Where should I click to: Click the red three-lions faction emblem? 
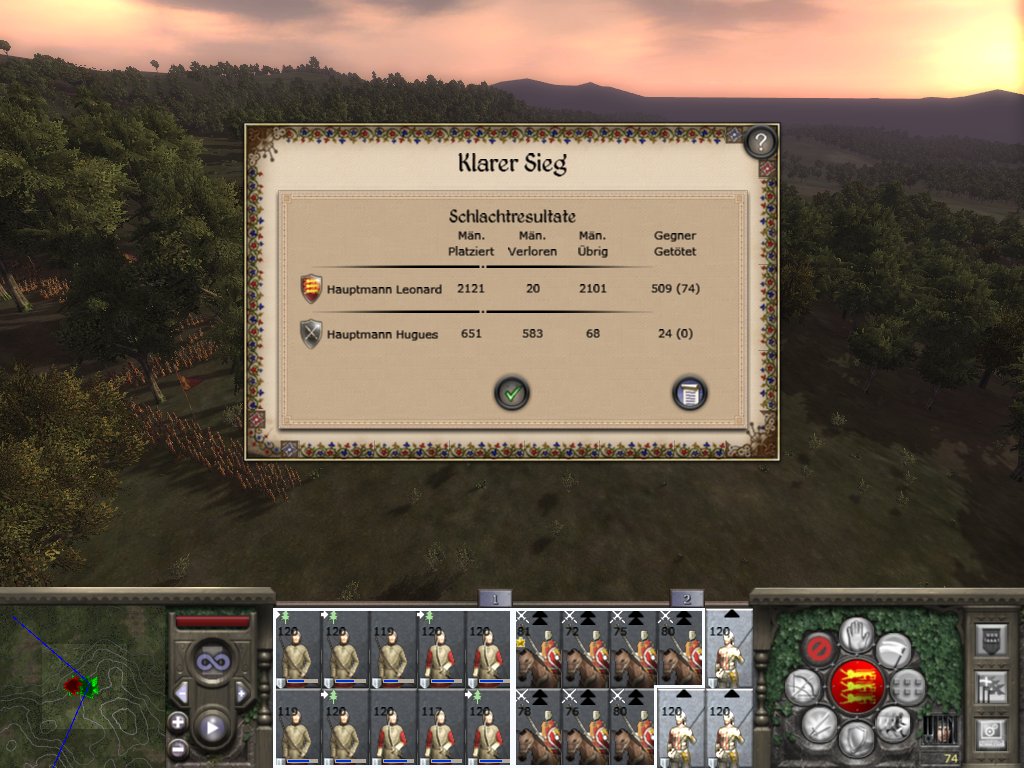[x=859, y=688]
